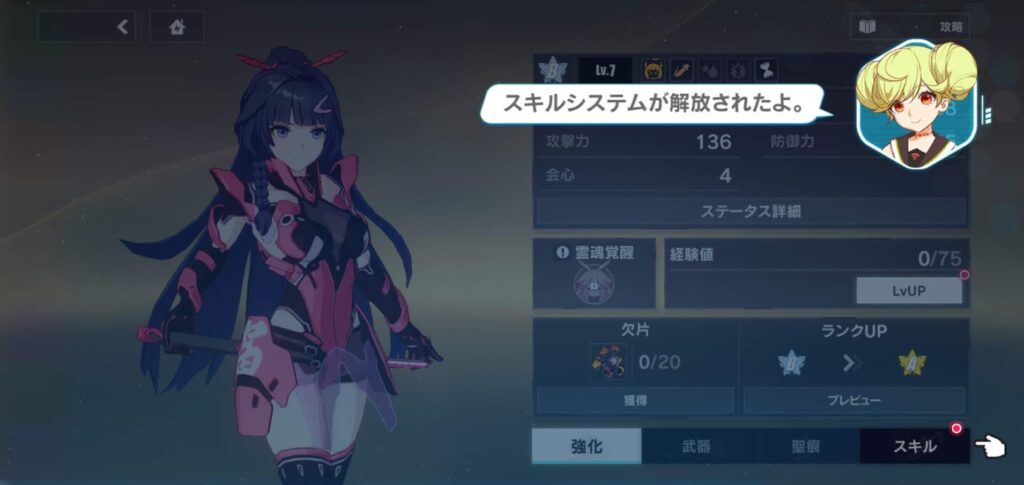Choose the 獲得 obtain fragments button
Image resolution: width=1024 pixels, height=485 pixels.
point(635,400)
